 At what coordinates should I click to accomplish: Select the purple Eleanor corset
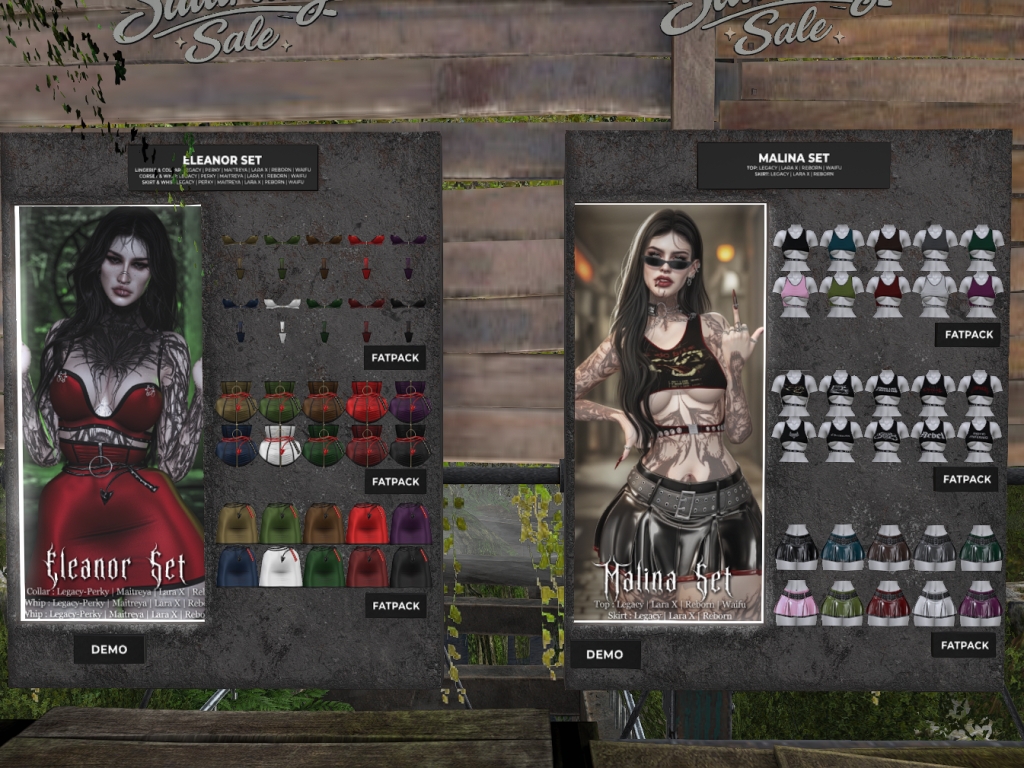(410, 400)
